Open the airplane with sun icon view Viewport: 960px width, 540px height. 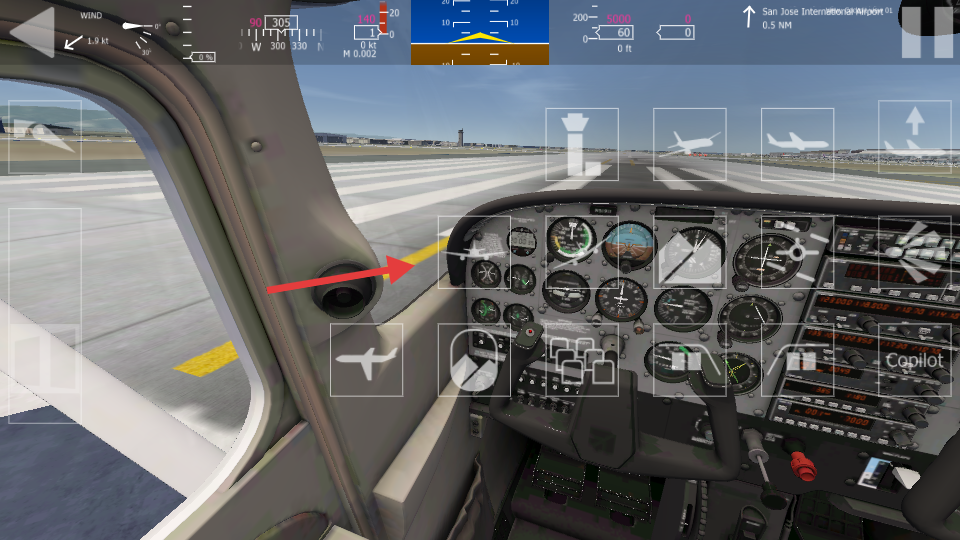[797, 252]
